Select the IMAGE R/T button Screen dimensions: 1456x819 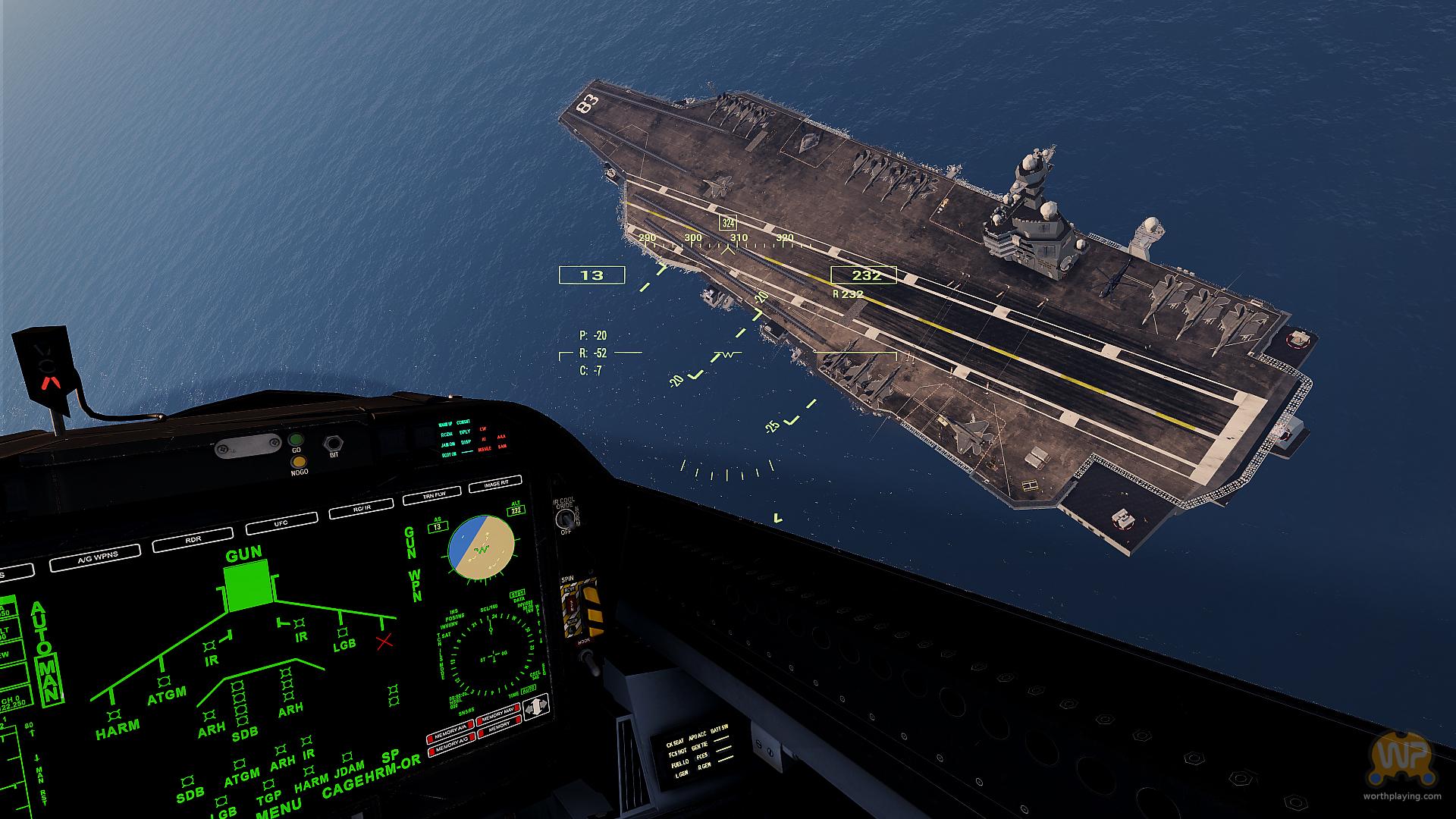495,484
